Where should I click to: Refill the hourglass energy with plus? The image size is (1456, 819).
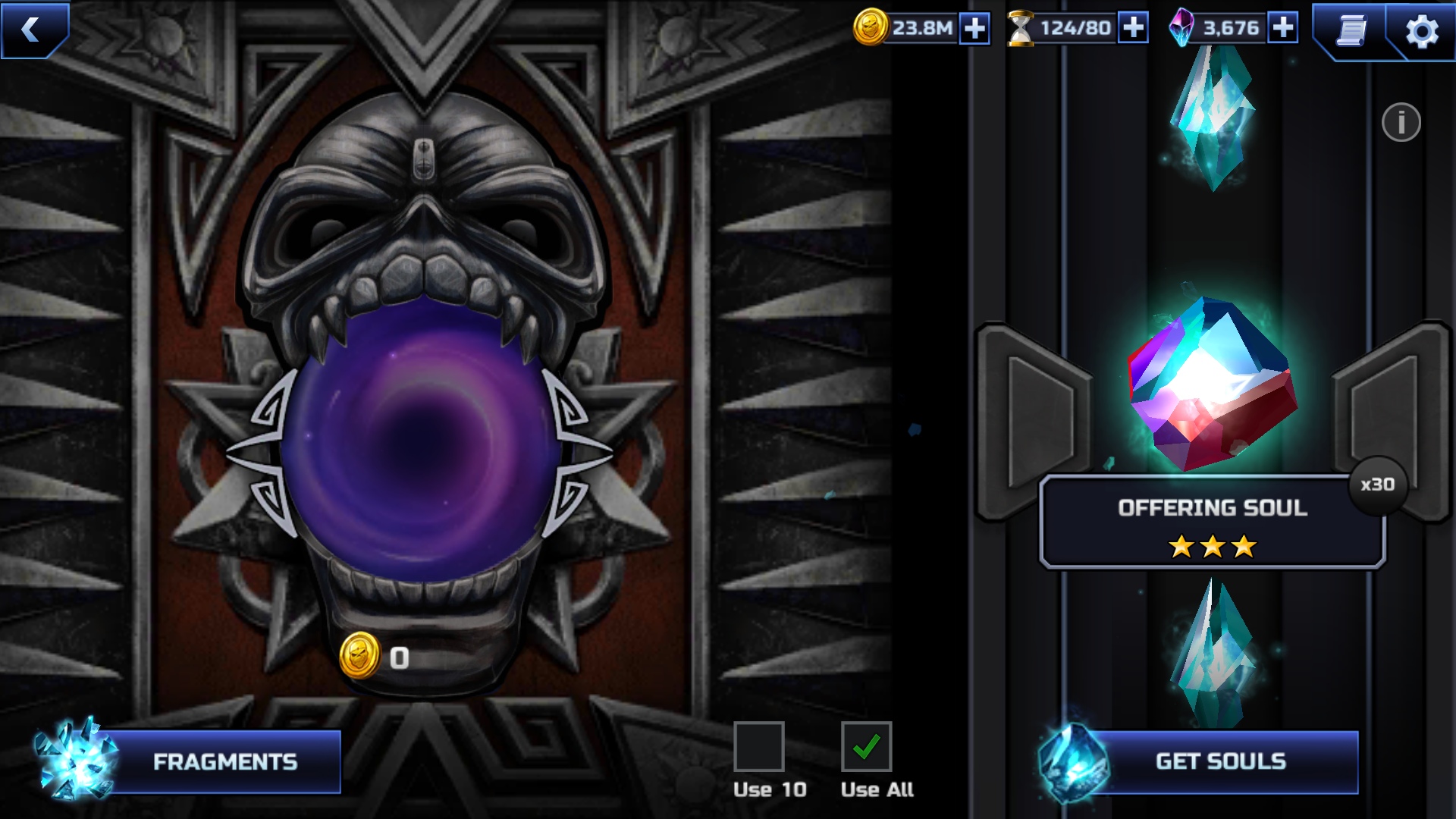1133,28
